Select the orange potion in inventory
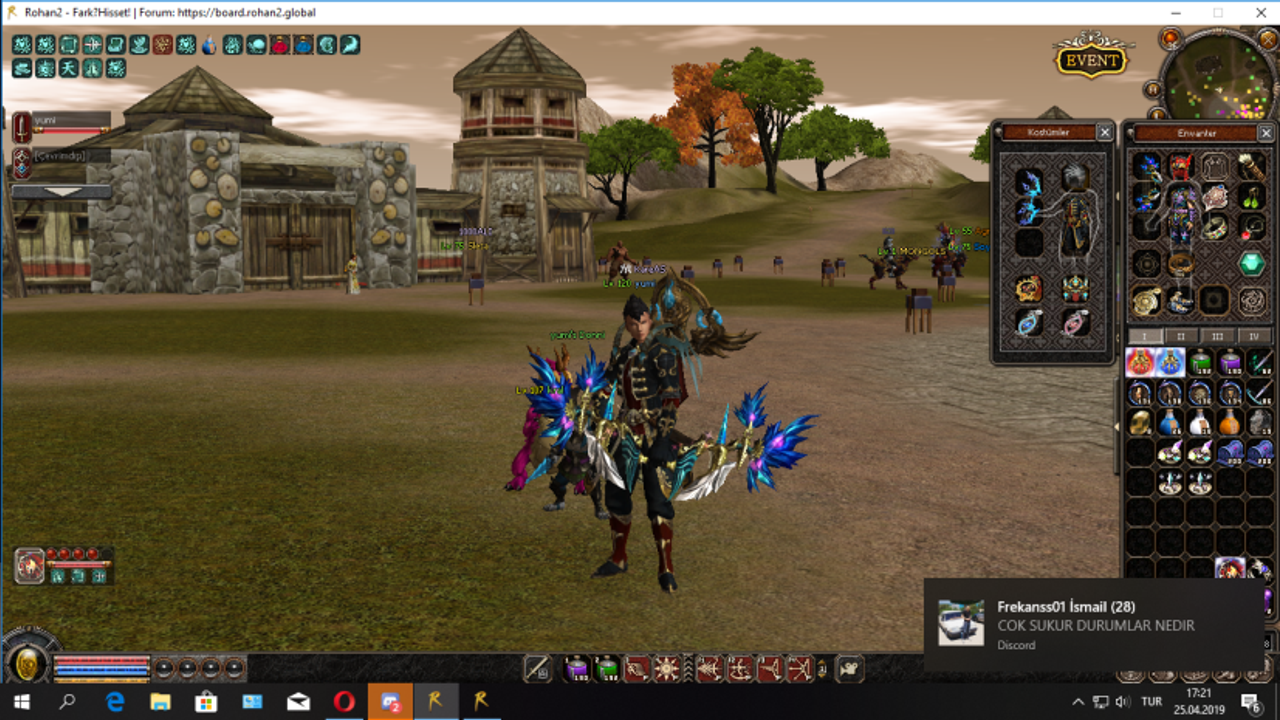Image resolution: width=1280 pixels, height=720 pixels. 1230,422
